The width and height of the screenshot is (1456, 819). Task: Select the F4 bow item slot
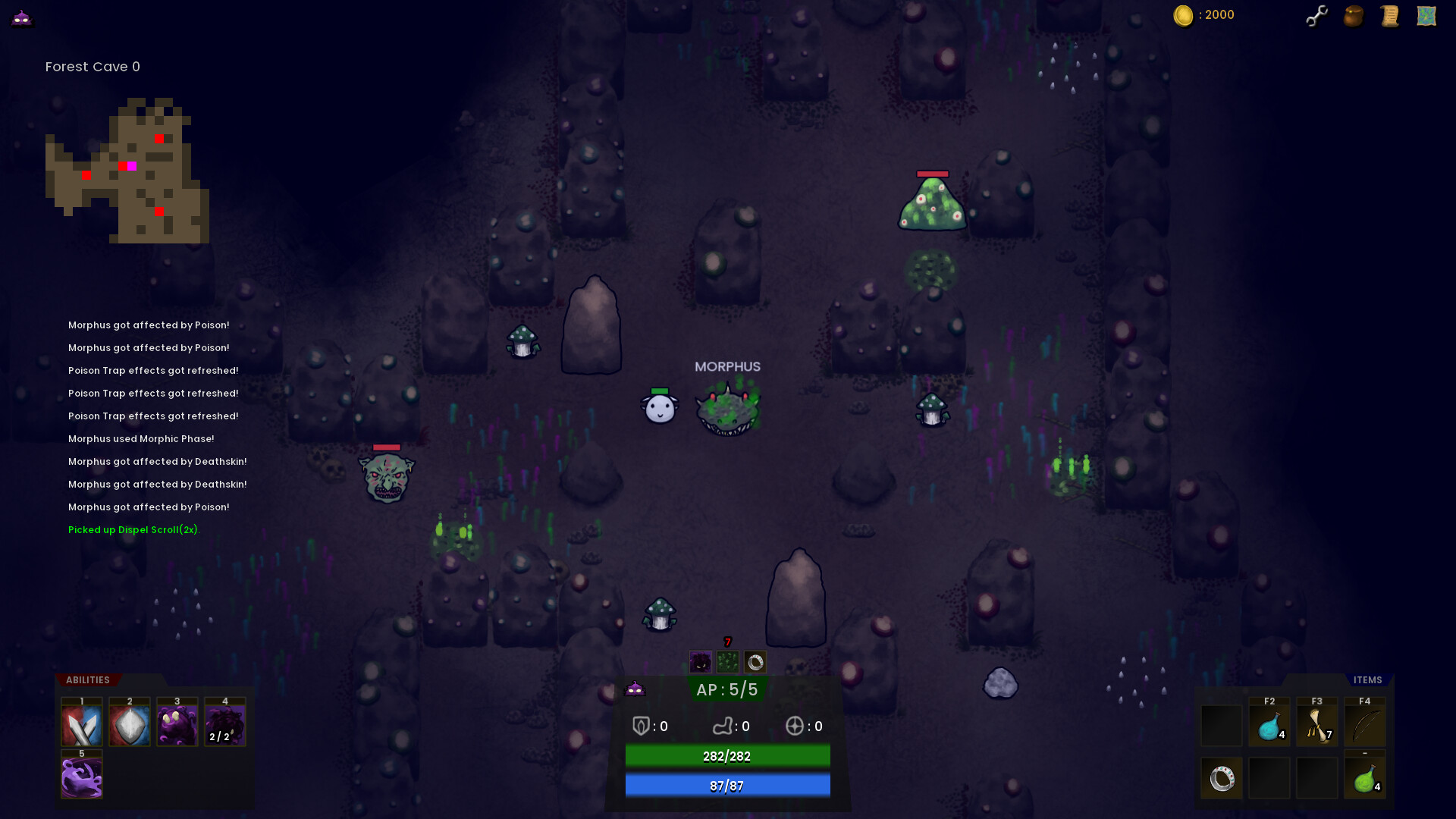1364,725
